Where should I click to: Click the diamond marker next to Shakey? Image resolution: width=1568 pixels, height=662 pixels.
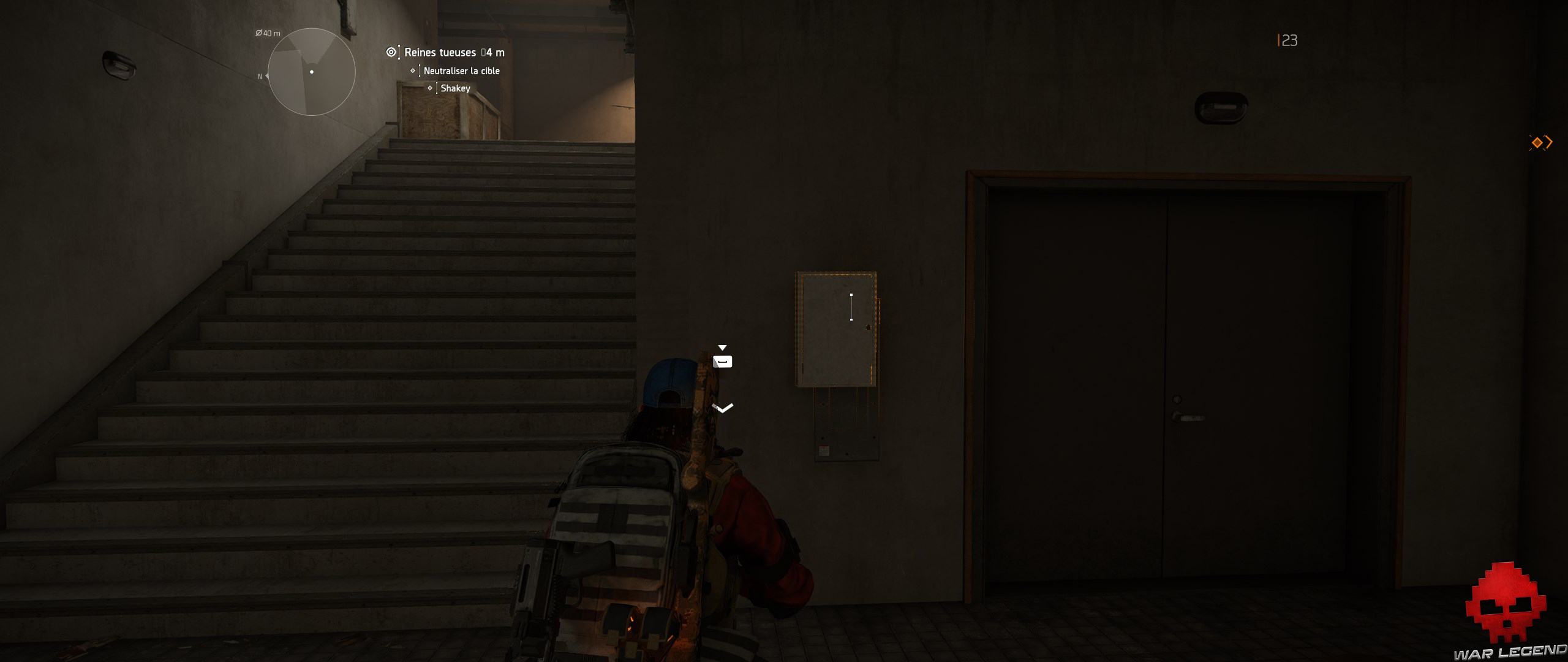(x=431, y=88)
